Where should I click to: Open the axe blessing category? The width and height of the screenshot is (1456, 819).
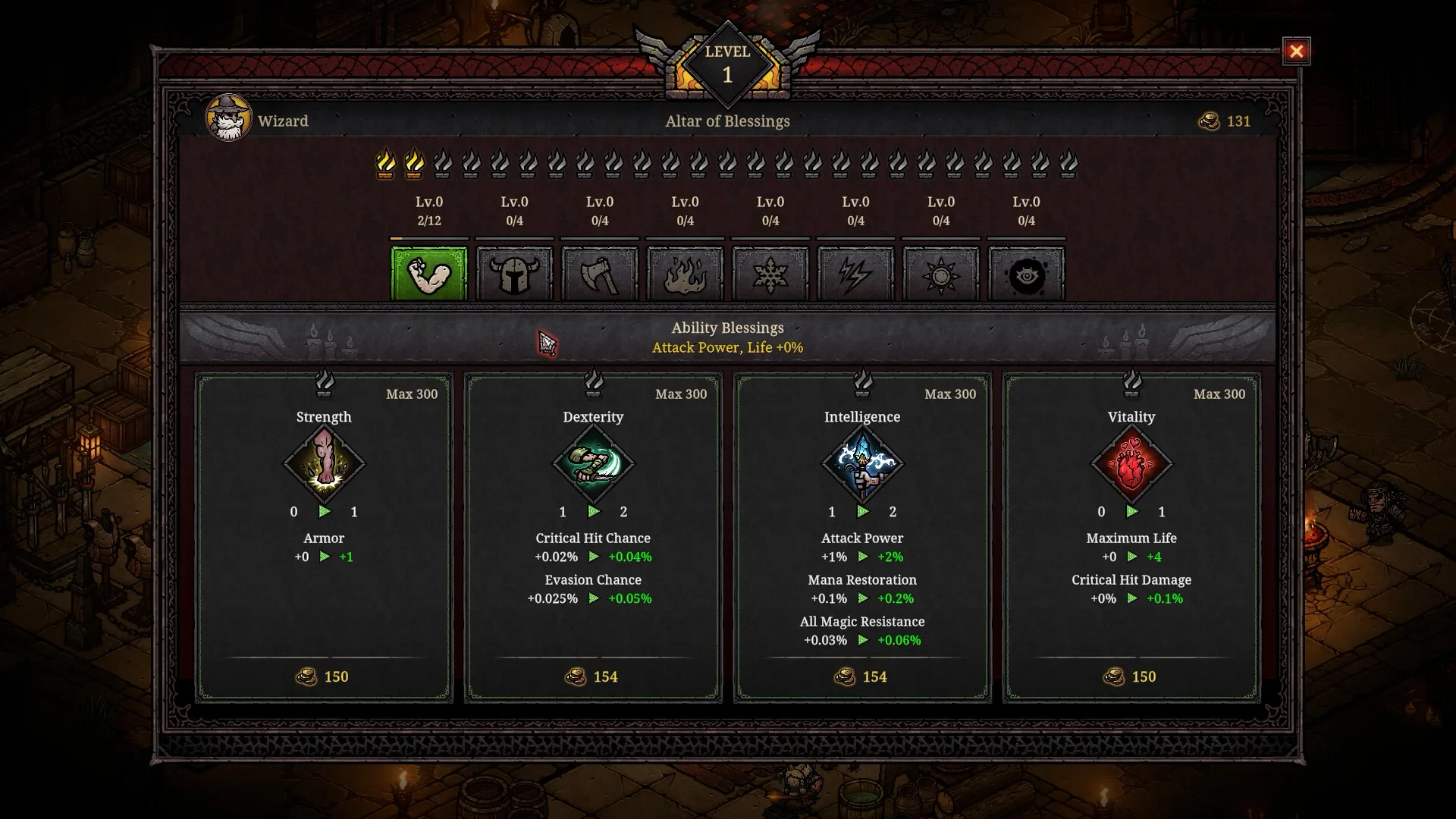pyautogui.click(x=600, y=275)
